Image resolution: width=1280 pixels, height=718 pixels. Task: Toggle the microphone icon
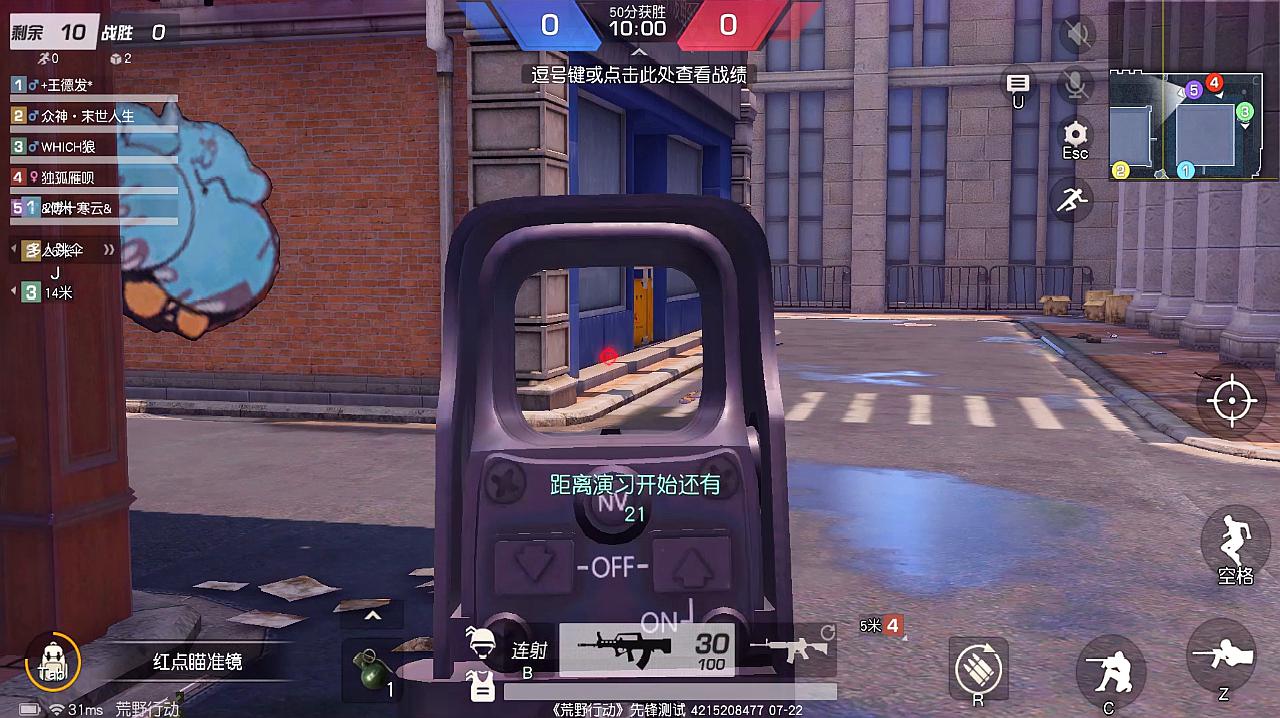1076,86
